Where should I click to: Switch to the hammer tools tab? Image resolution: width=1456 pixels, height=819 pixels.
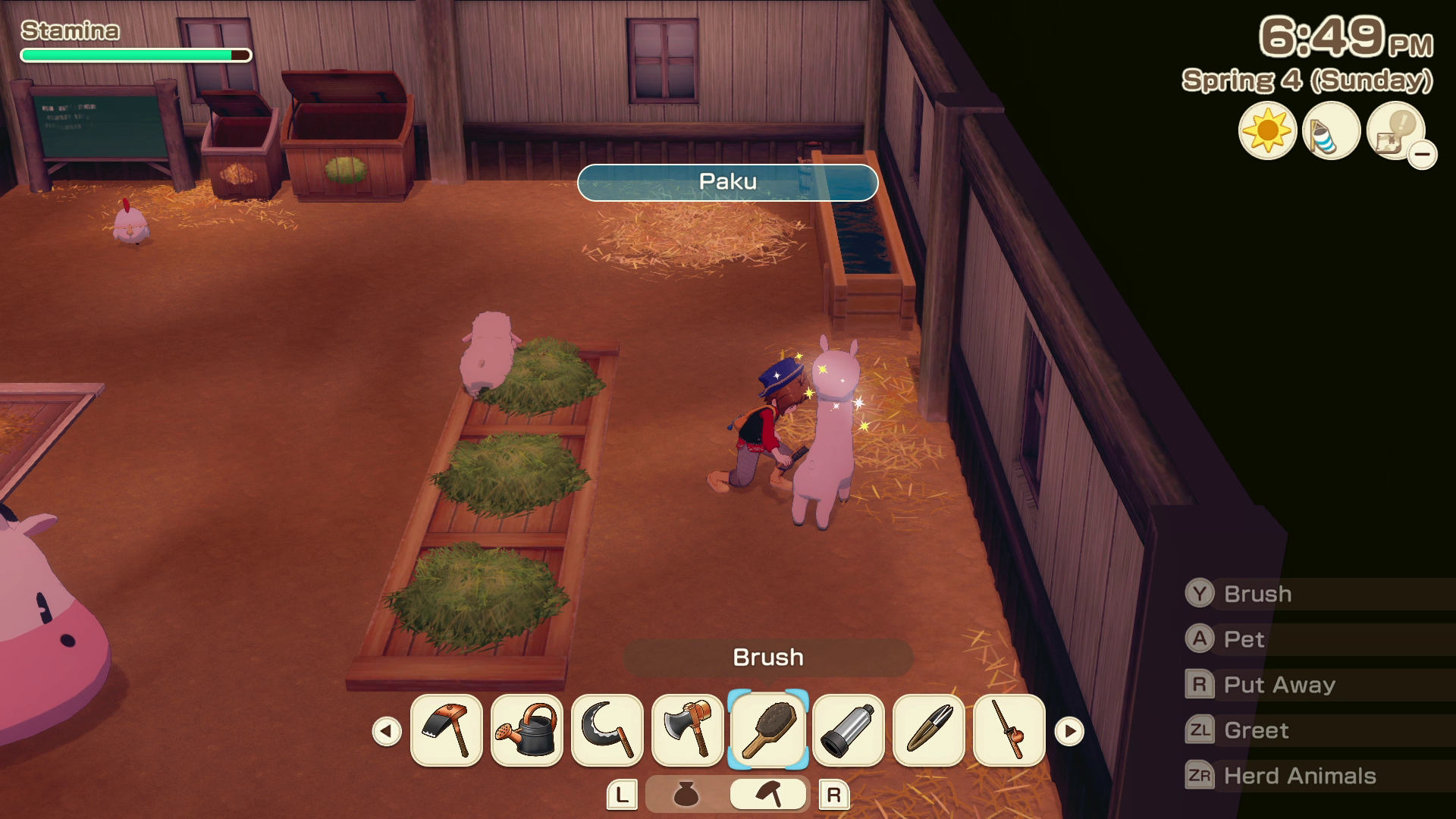(x=767, y=795)
